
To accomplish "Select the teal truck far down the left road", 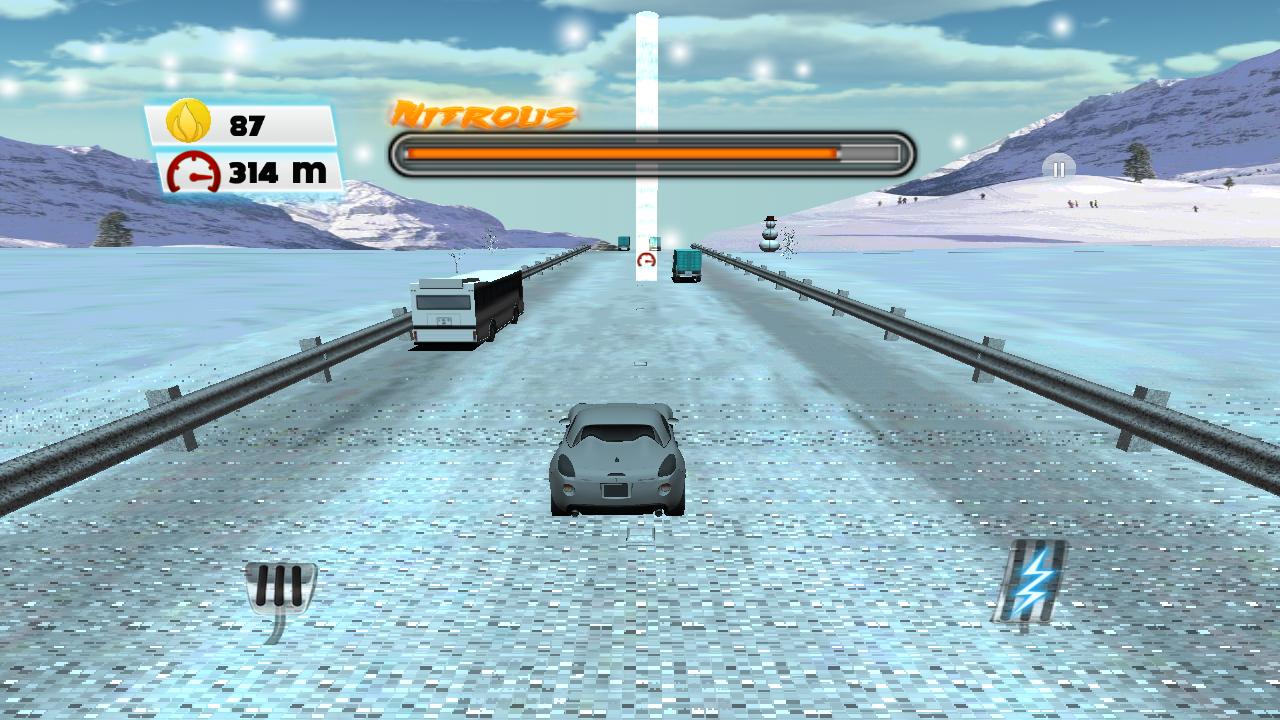I will coord(622,242).
